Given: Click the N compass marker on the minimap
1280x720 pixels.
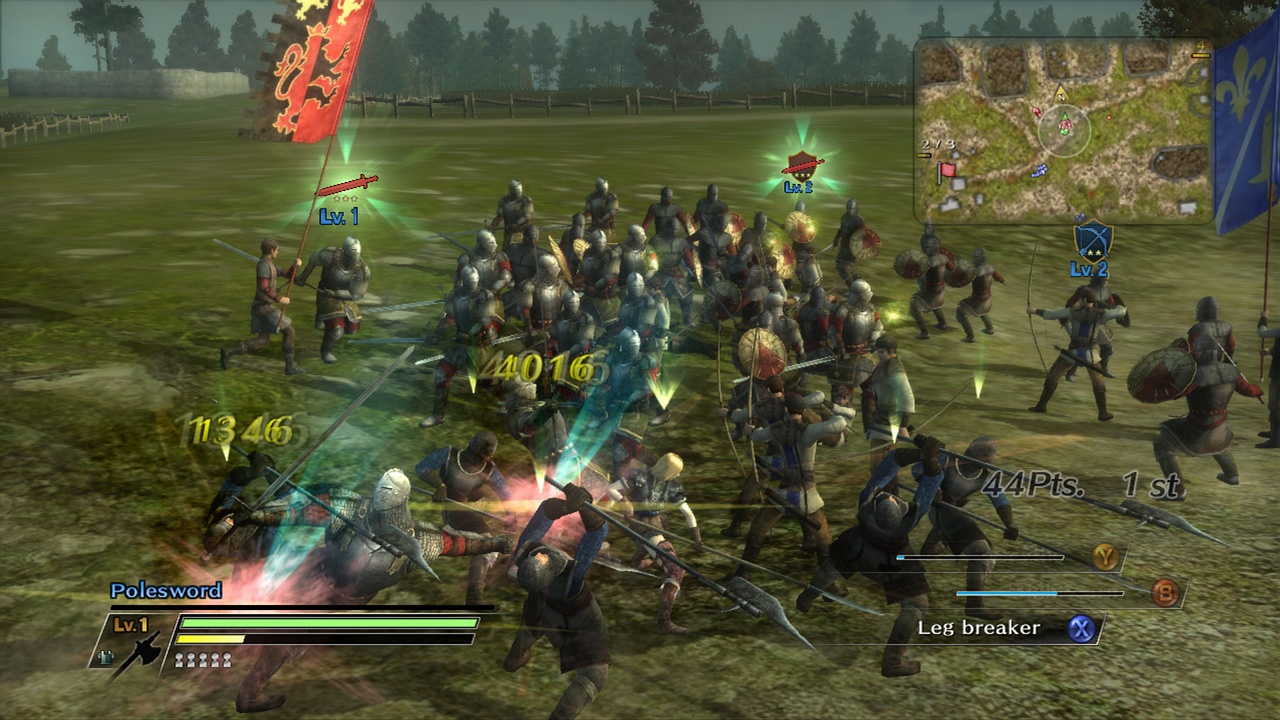Looking at the screenshot, I should coord(1061,96).
